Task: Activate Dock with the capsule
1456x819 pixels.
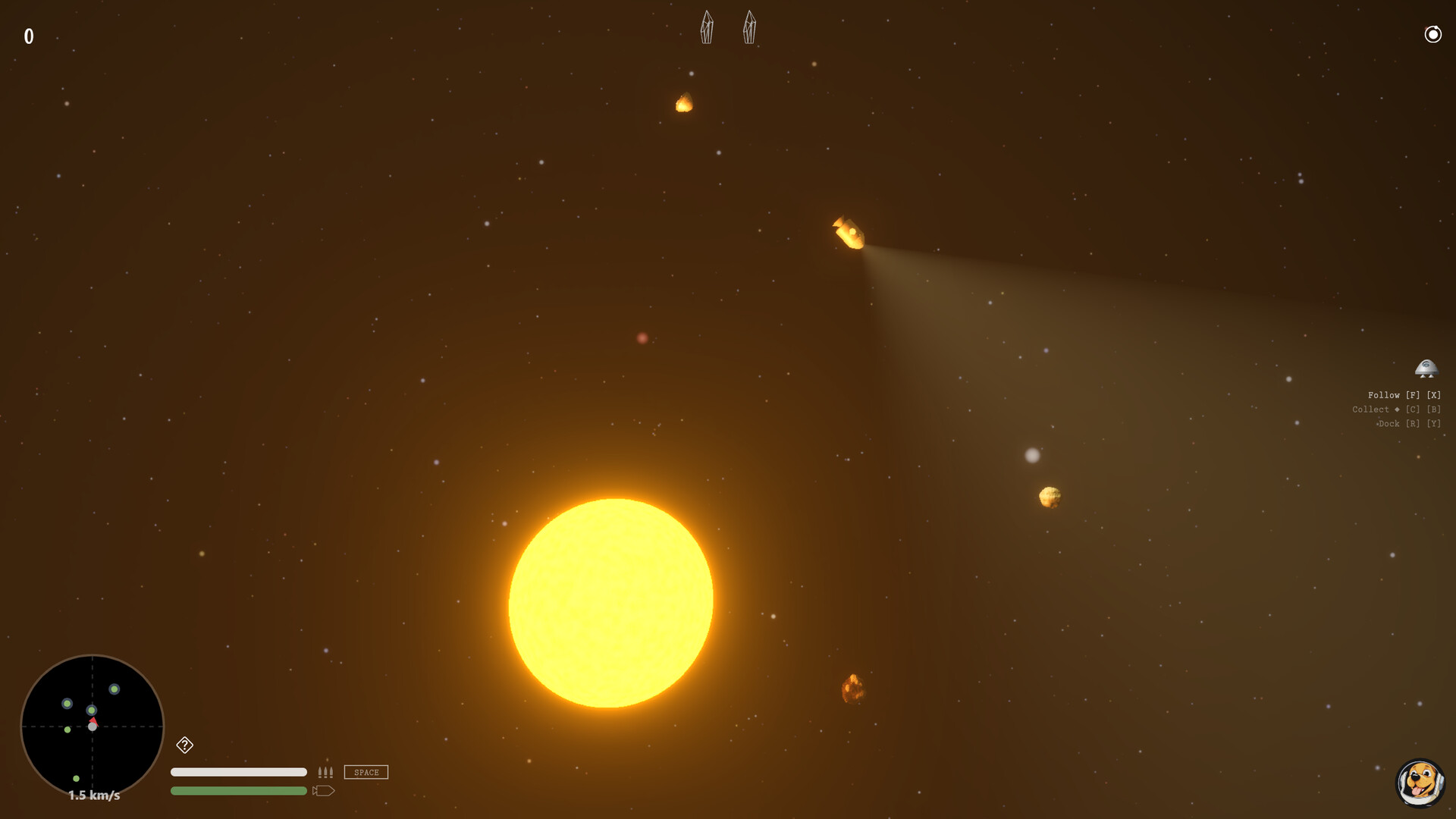Action: click(1407, 423)
